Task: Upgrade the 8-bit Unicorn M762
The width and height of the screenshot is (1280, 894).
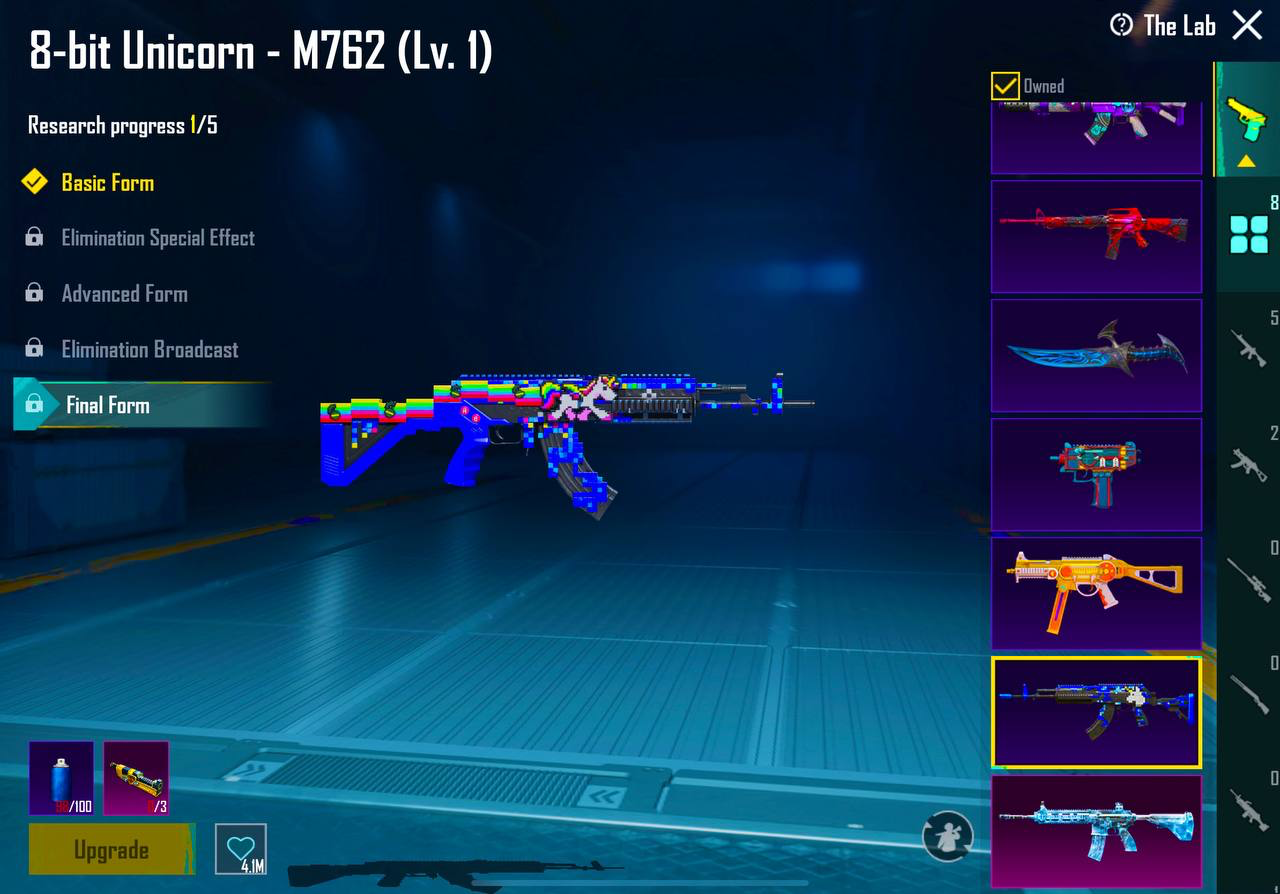Action: (x=111, y=850)
